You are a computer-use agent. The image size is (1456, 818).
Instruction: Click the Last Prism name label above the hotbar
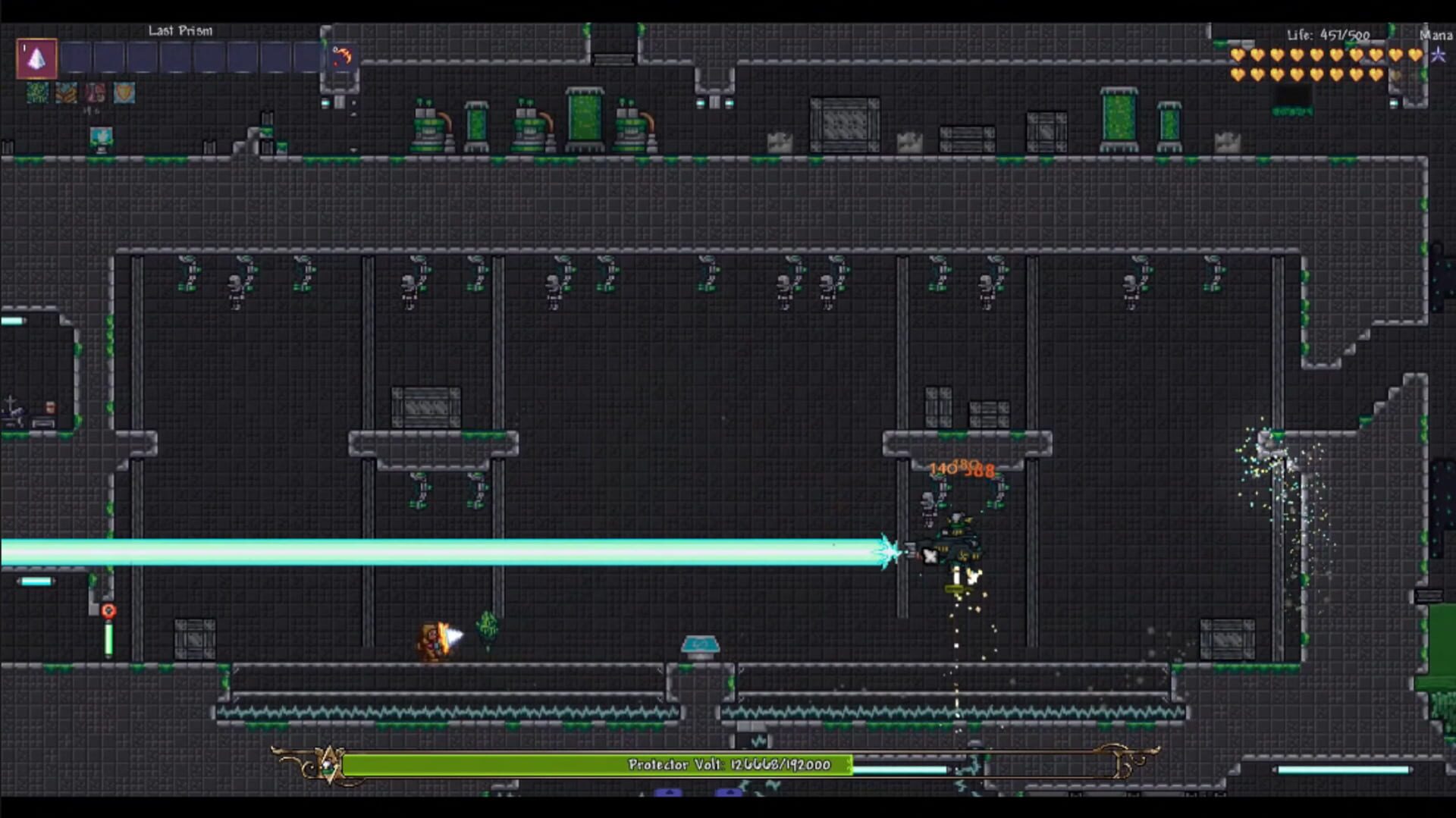point(180,31)
